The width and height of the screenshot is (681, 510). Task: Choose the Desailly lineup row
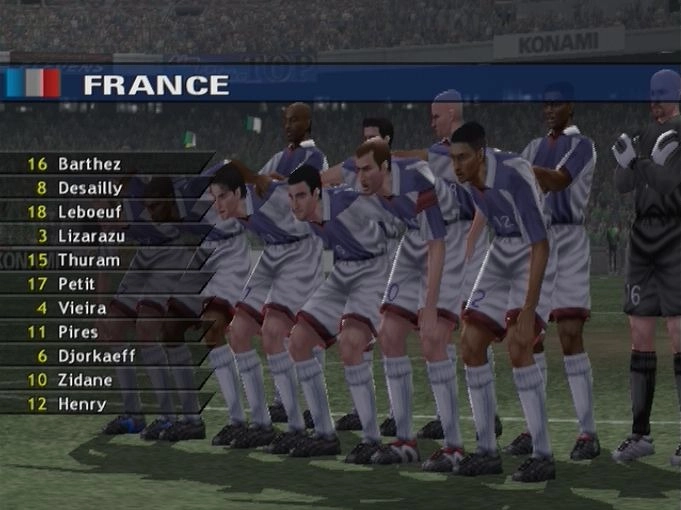click(90, 188)
